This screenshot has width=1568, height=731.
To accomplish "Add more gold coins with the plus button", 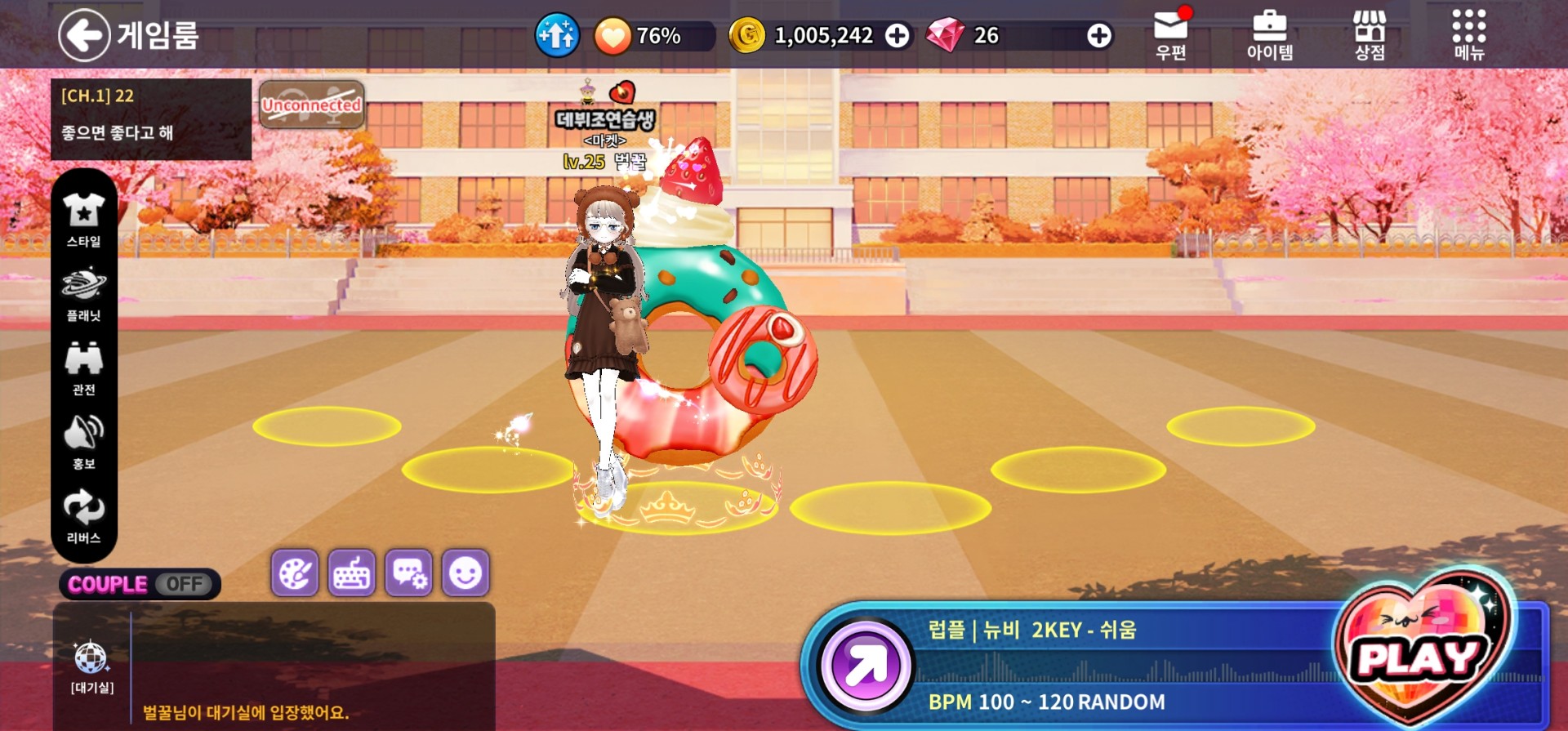I will tap(898, 36).
